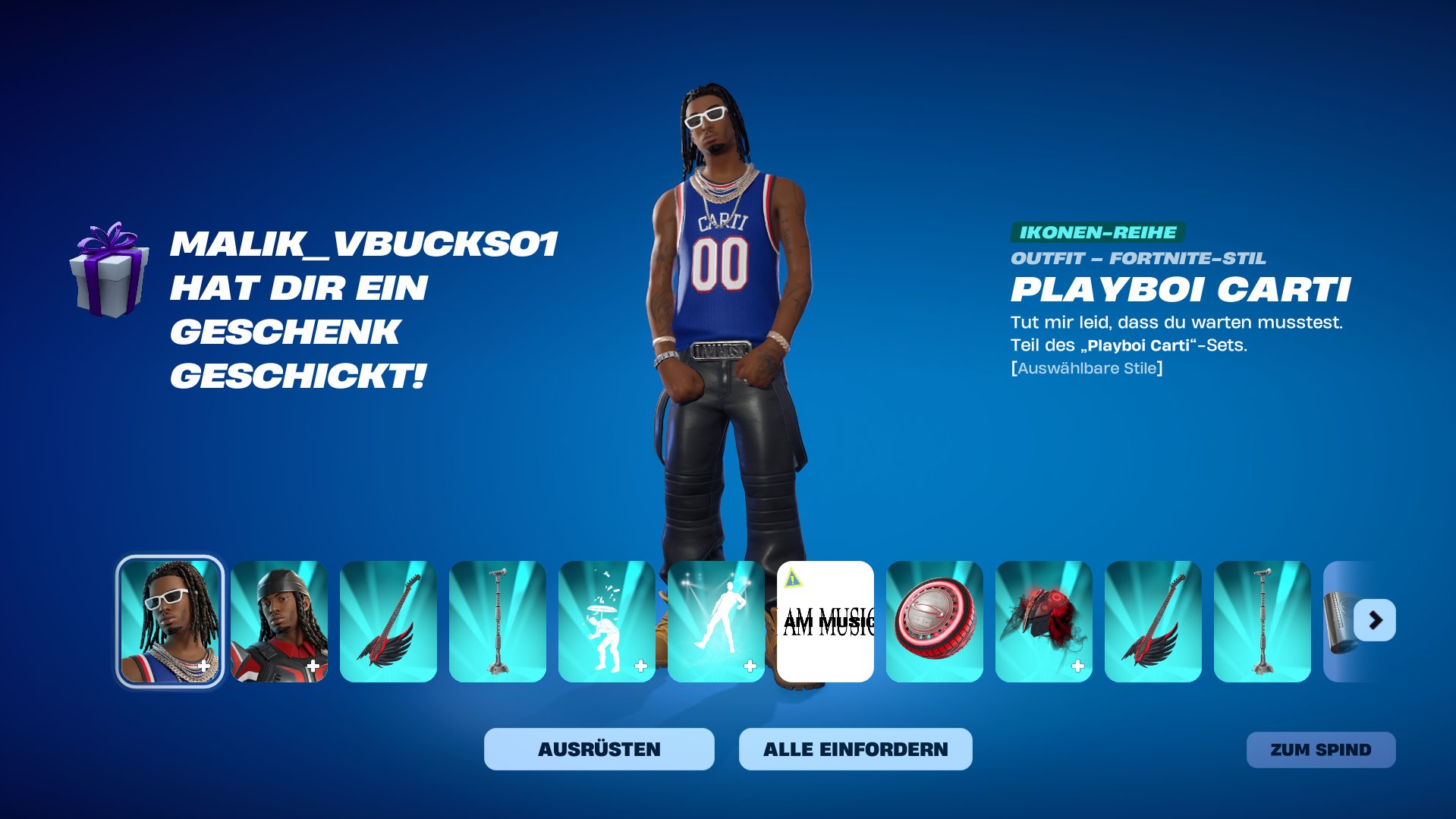Select the Playboi Carti blue jersey outfit thumbnail

[x=170, y=621]
